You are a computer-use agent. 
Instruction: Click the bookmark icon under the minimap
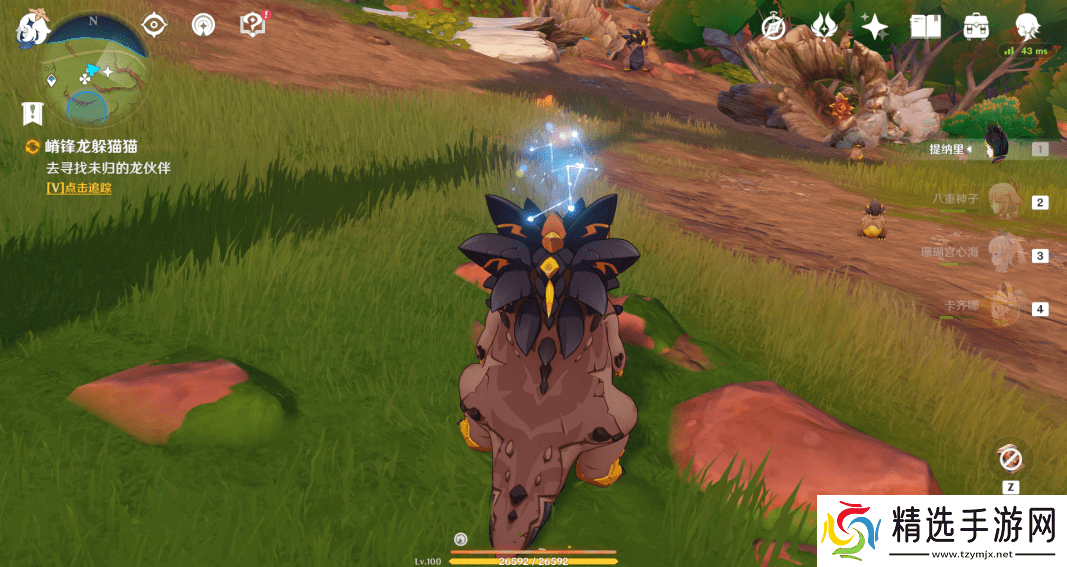point(34,113)
